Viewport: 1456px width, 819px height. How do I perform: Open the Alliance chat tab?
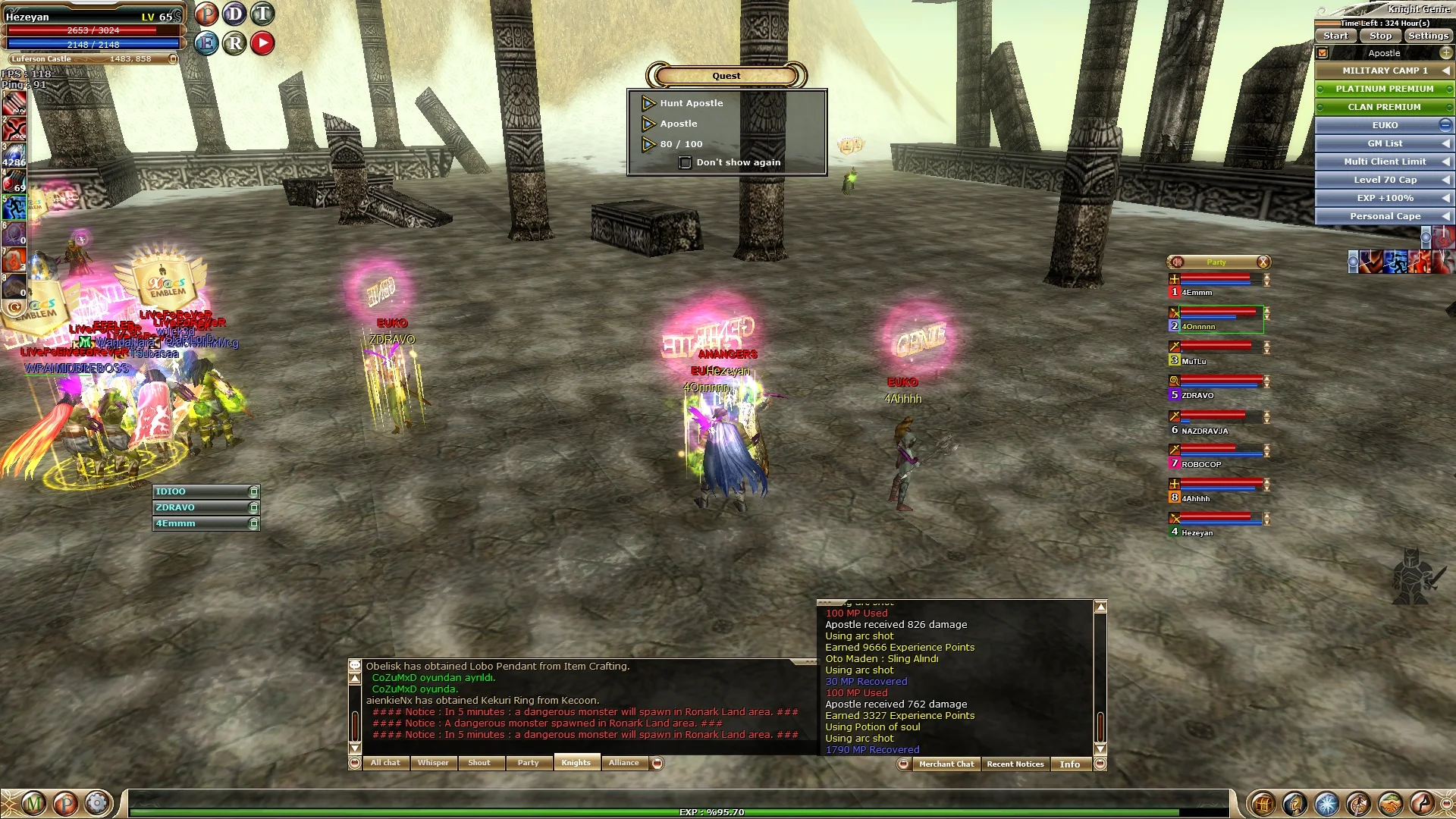point(624,763)
